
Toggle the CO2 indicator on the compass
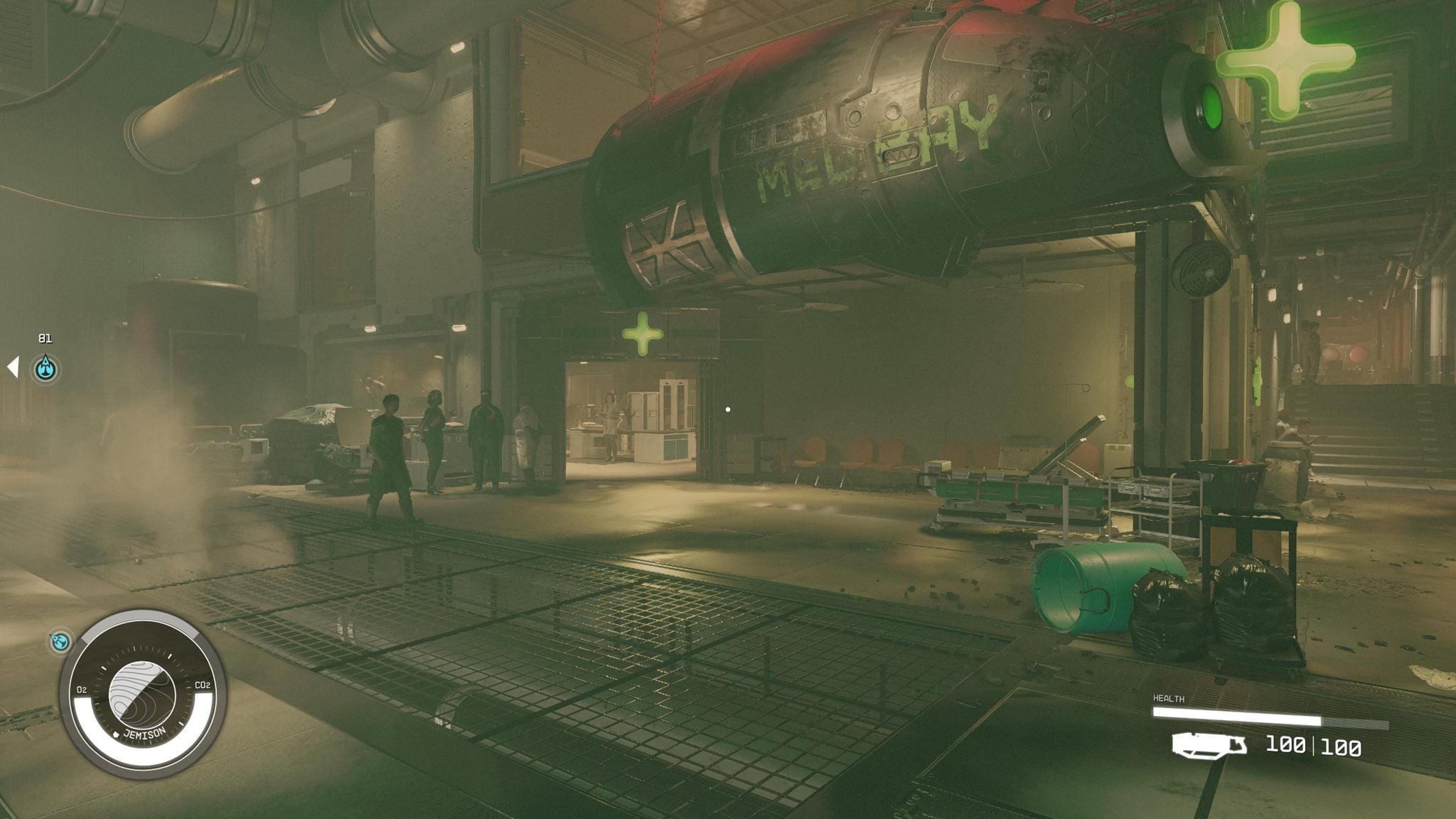coord(203,686)
